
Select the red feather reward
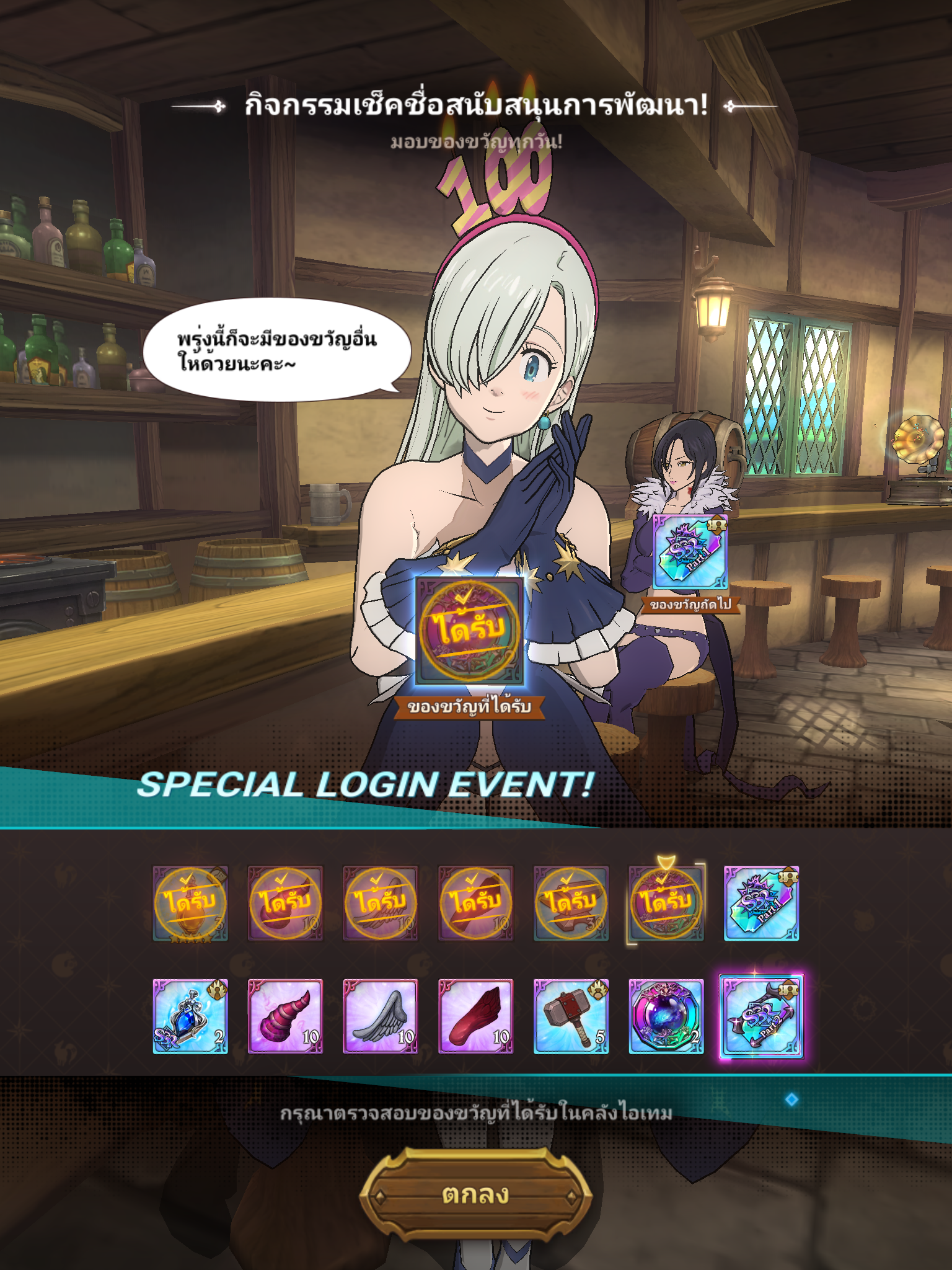tap(475, 1016)
